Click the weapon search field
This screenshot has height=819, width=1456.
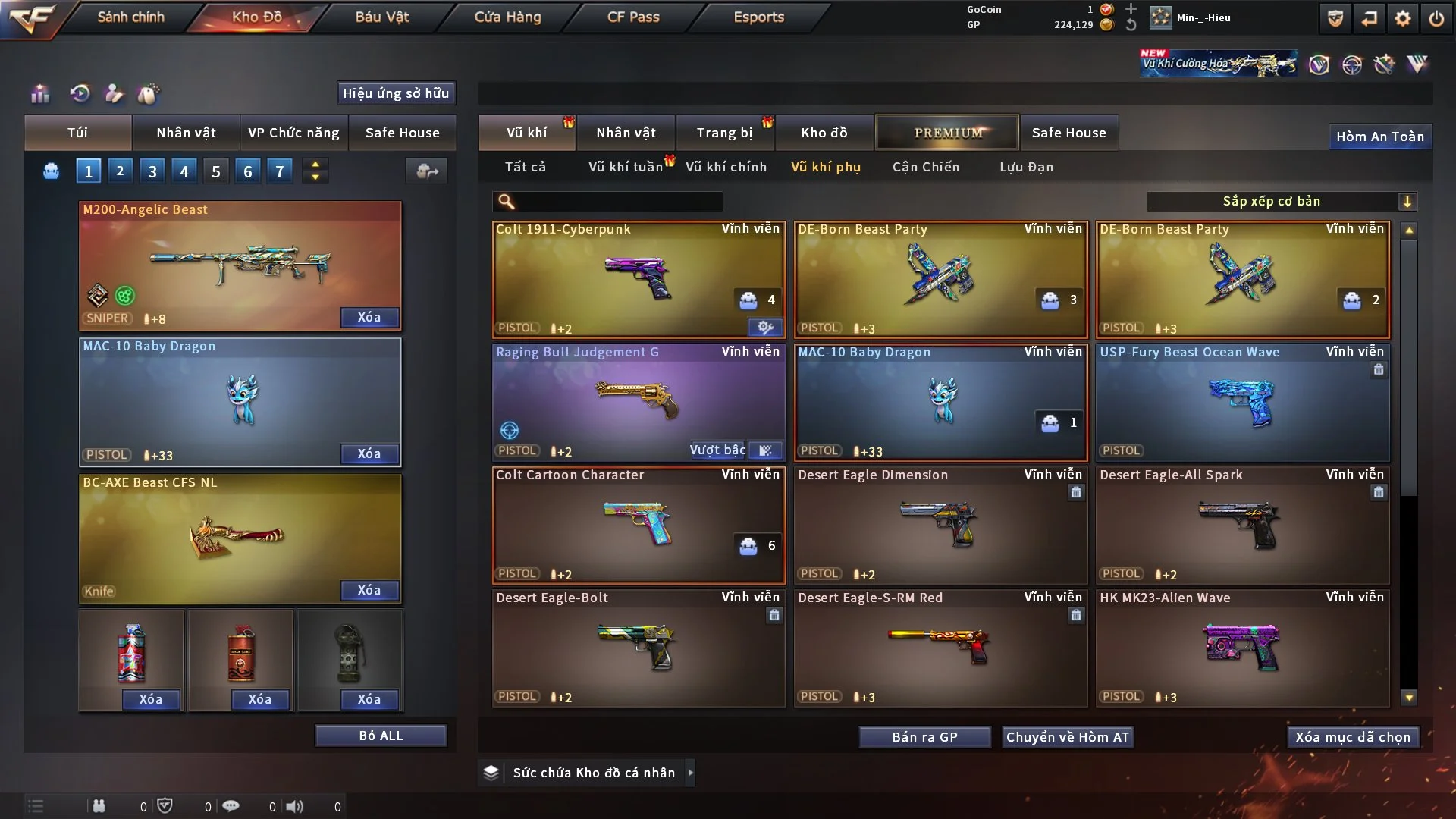click(x=618, y=202)
